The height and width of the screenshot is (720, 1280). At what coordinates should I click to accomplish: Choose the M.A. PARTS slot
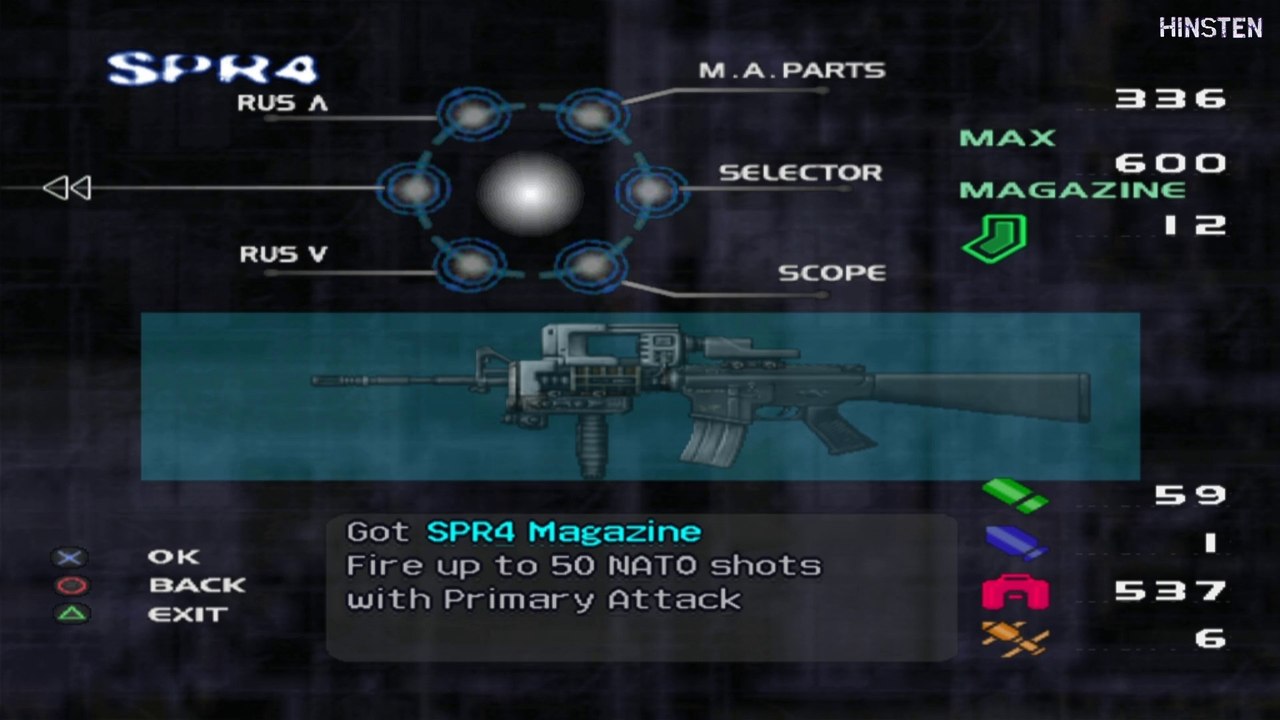click(x=592, y=116)
